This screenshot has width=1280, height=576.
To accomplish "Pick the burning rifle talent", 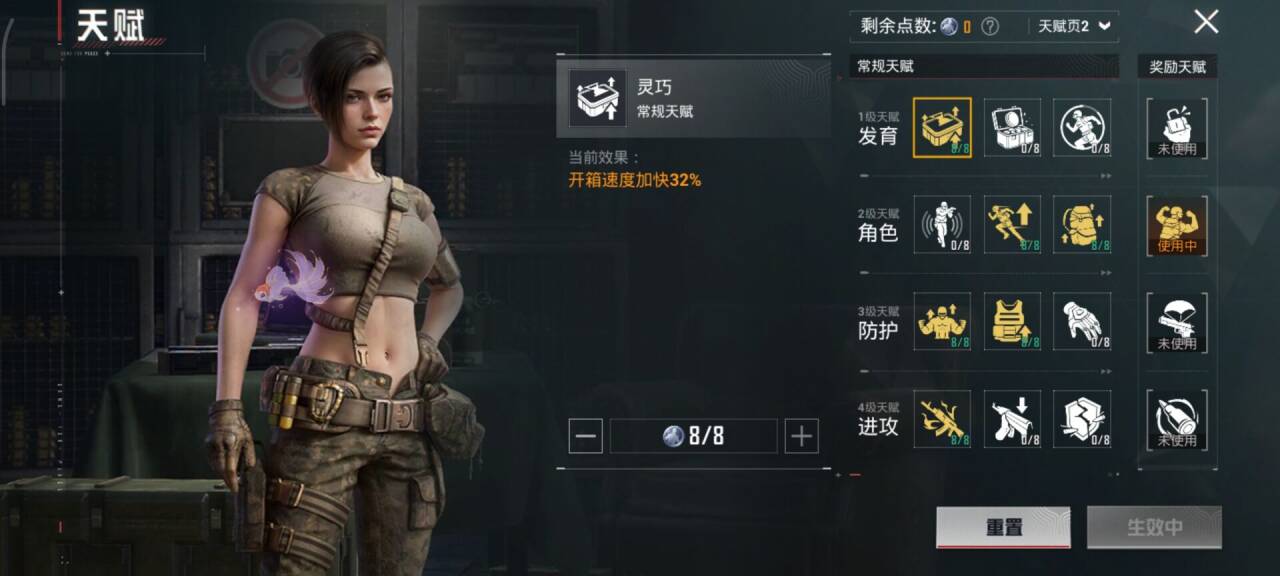I will (x=941, y=418).
